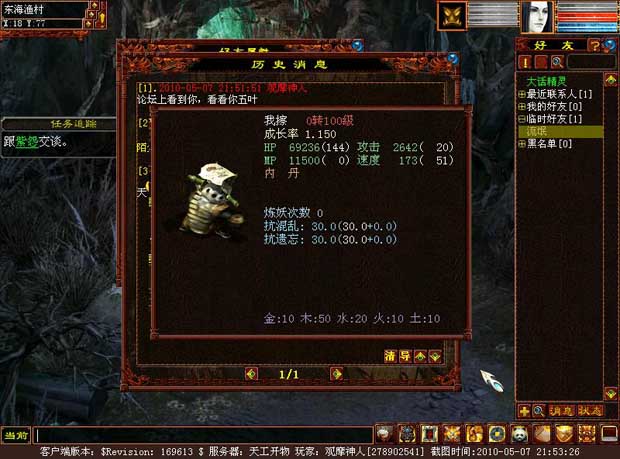Select the friend entry 流氓

[541, 131]
